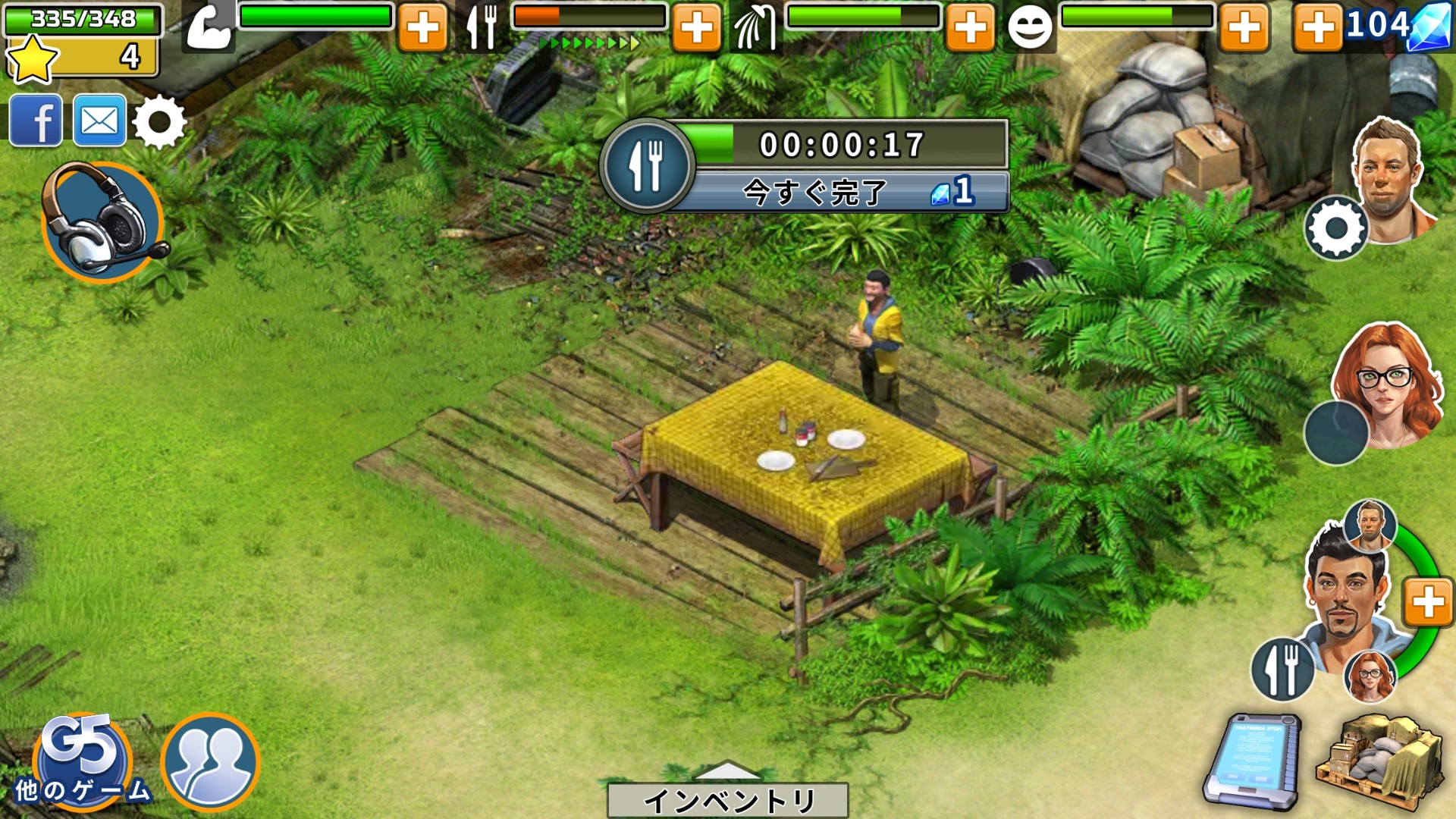Open the friends silhouettes button
The image size is (1456, 819).
[210, 762]
